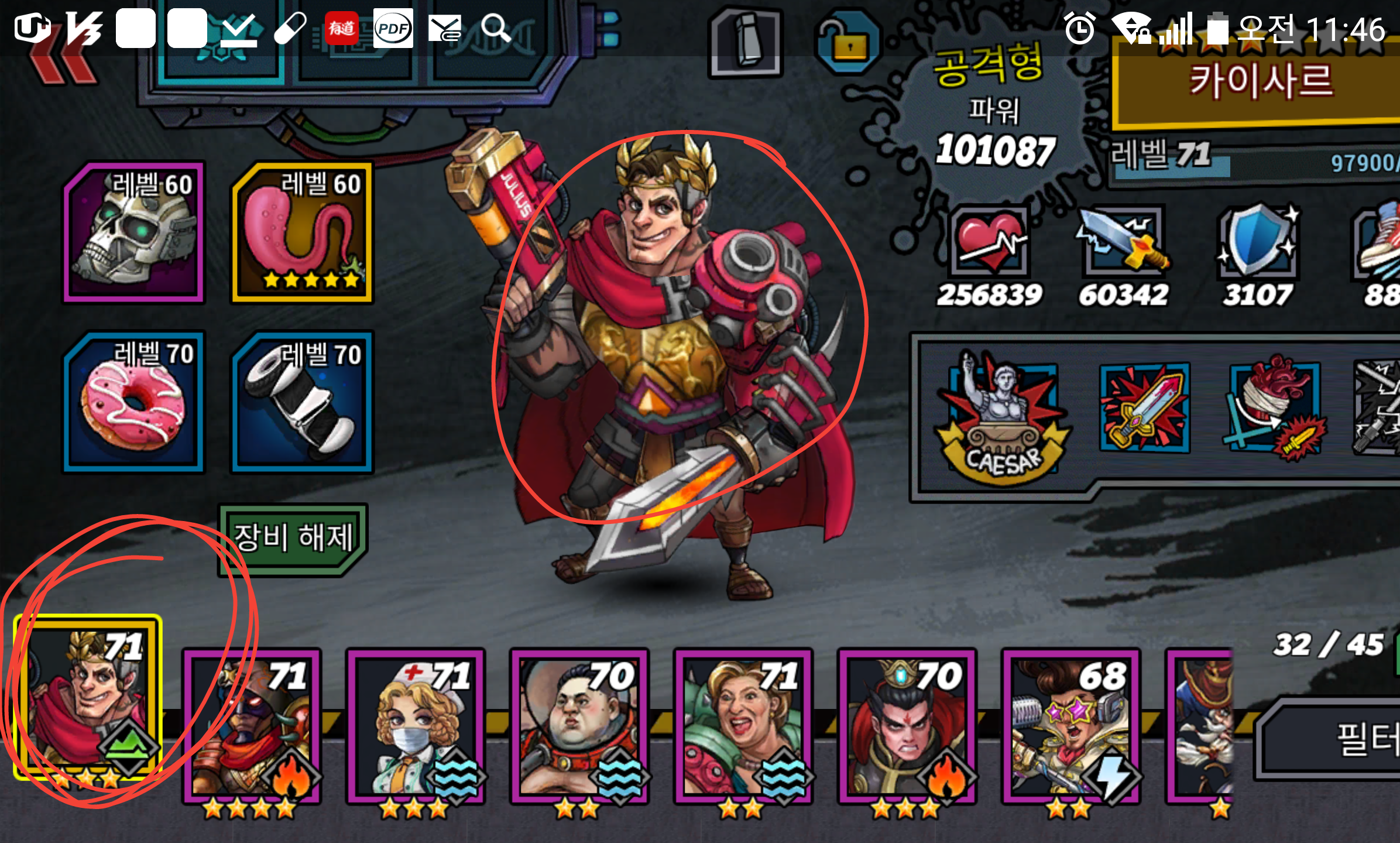1400x843 pixels.
Task: Click the grey card icon beside padlock
Action: 746,41
